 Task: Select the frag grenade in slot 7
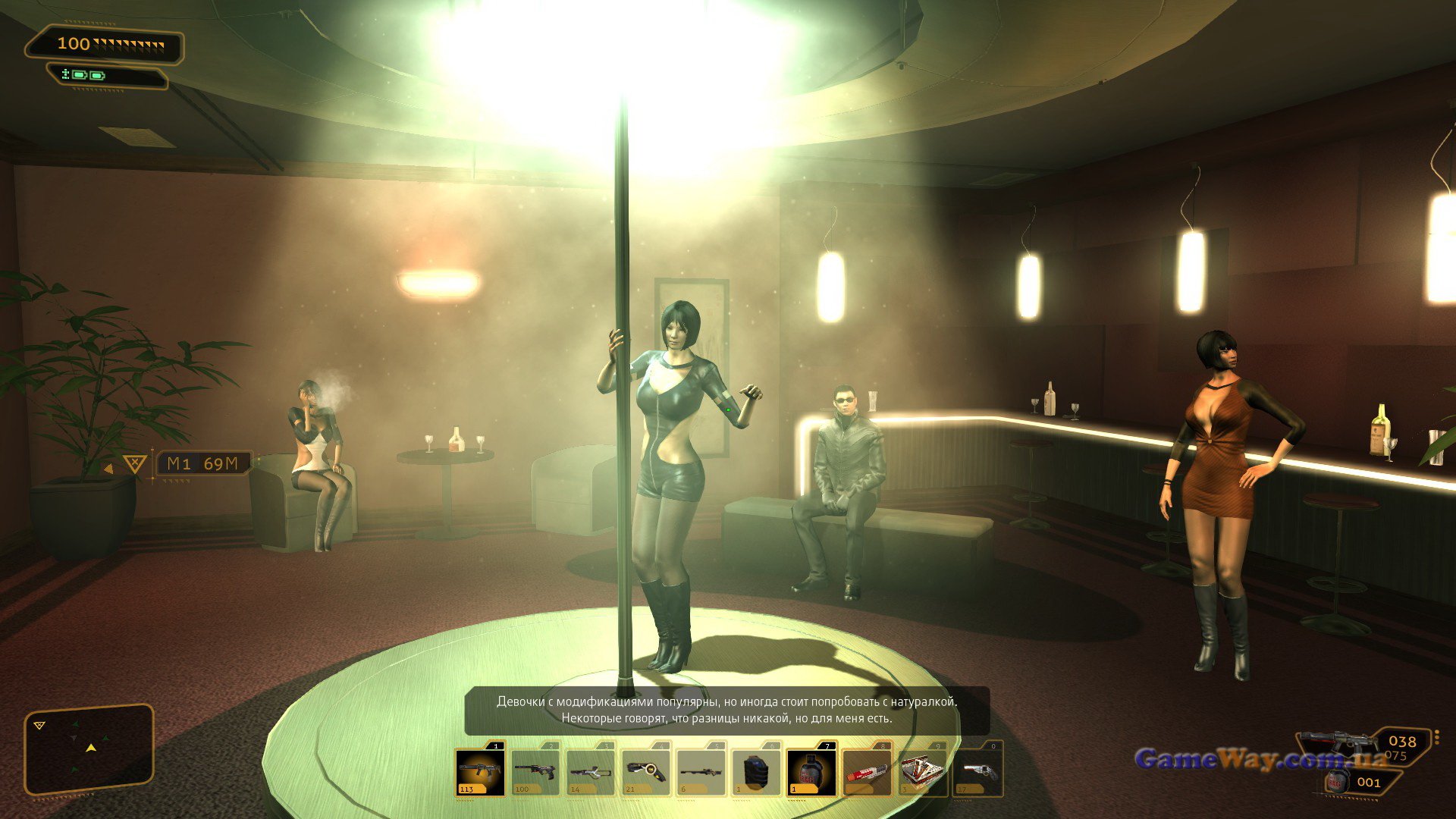point(811,772)
